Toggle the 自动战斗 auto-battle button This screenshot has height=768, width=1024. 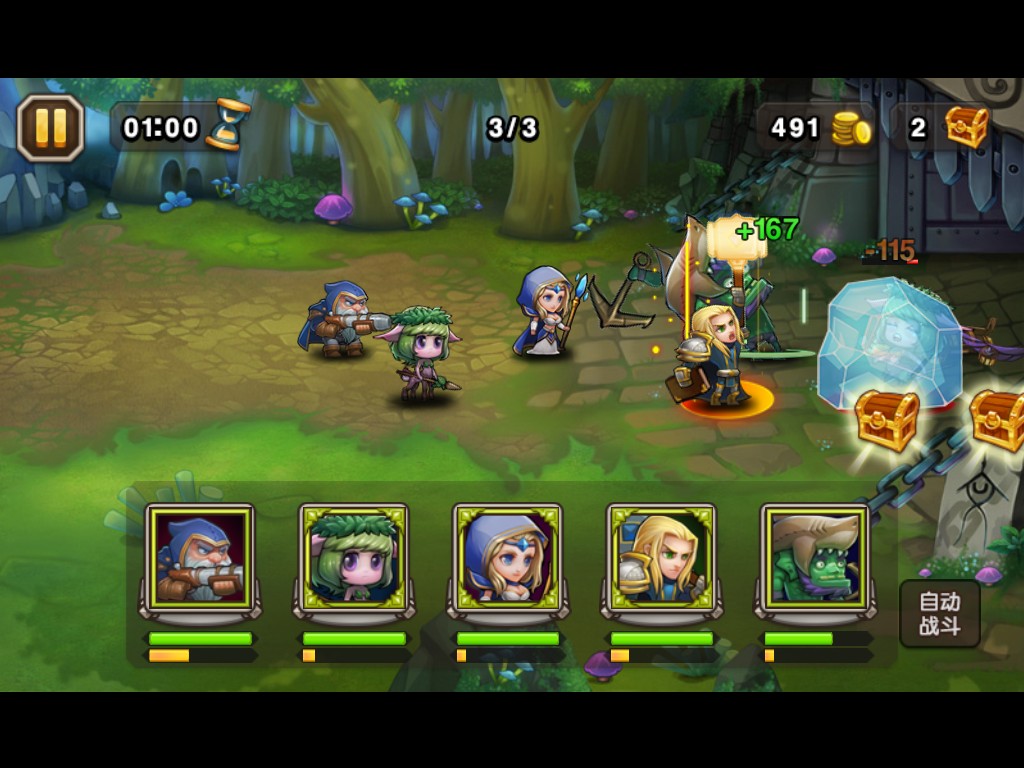pyautogui.click(x=939, y=614)
